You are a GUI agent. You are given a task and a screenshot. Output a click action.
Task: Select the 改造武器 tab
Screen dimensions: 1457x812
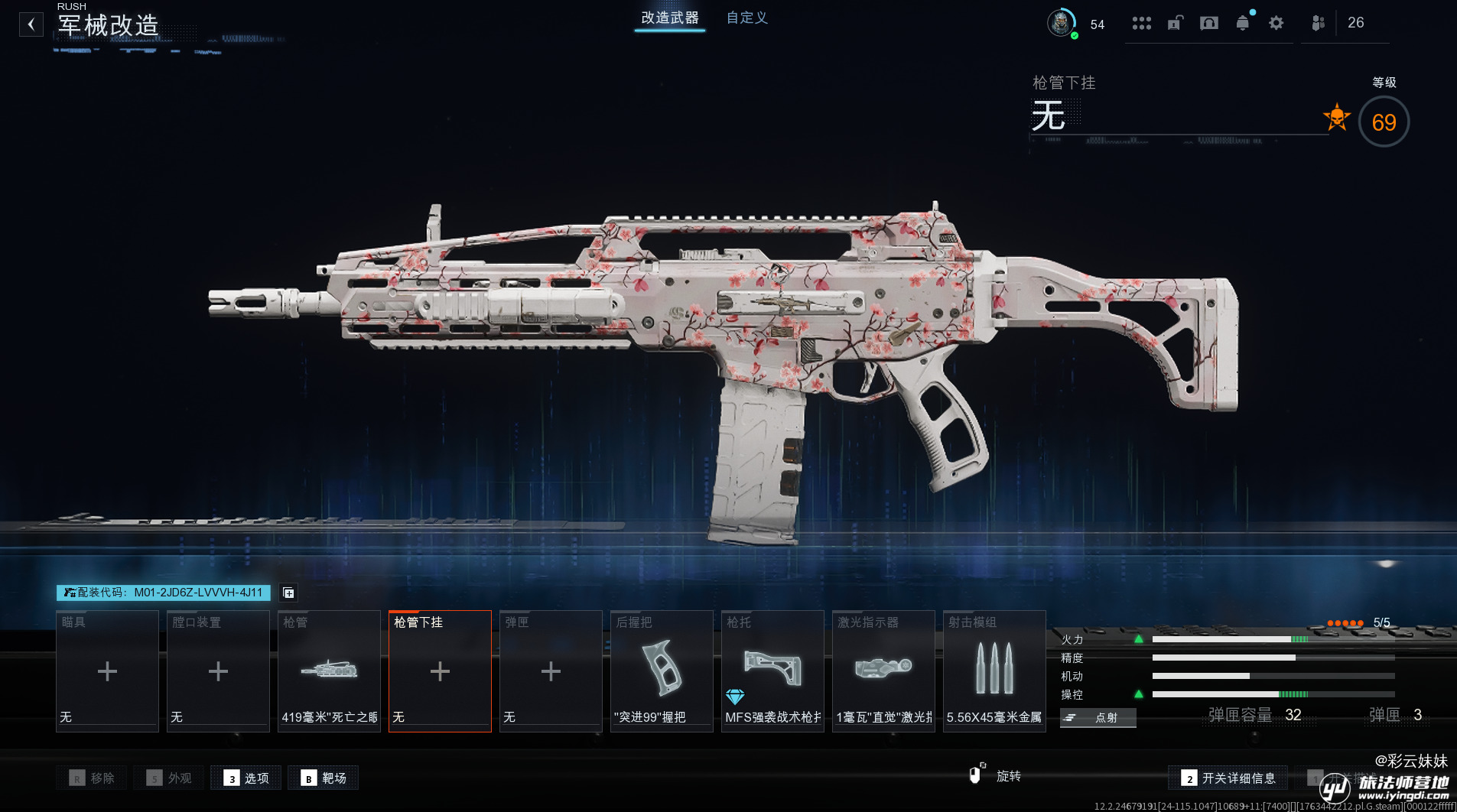pyautogui.click(x=669, y=18)
